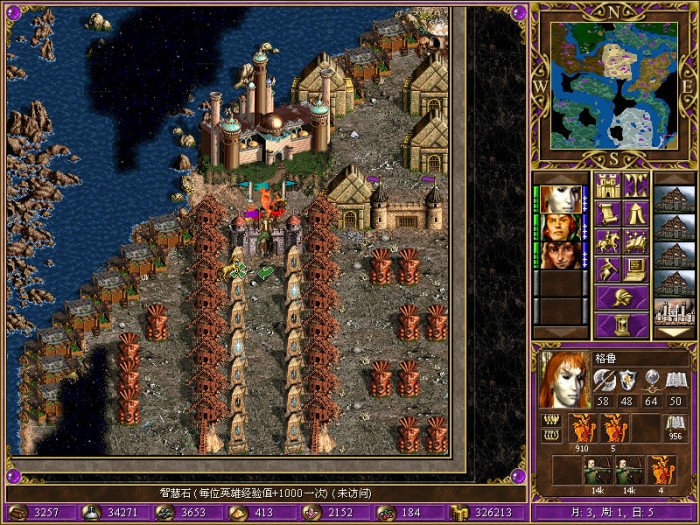Toggle the underground/surface view button

(636, 185)
